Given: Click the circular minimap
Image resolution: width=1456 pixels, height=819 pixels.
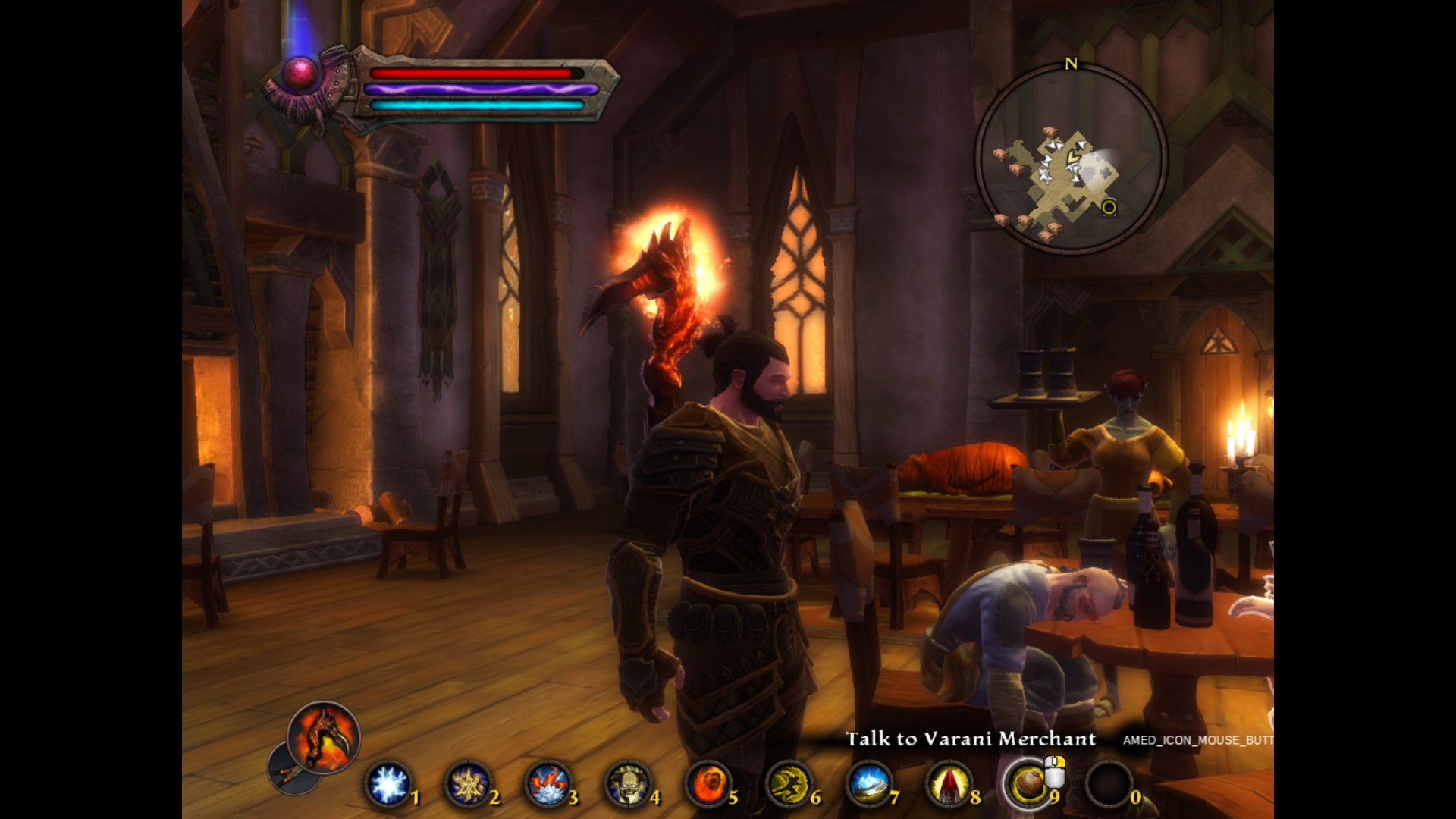Looking at the screenshot, I should (x=1071, y=159).
